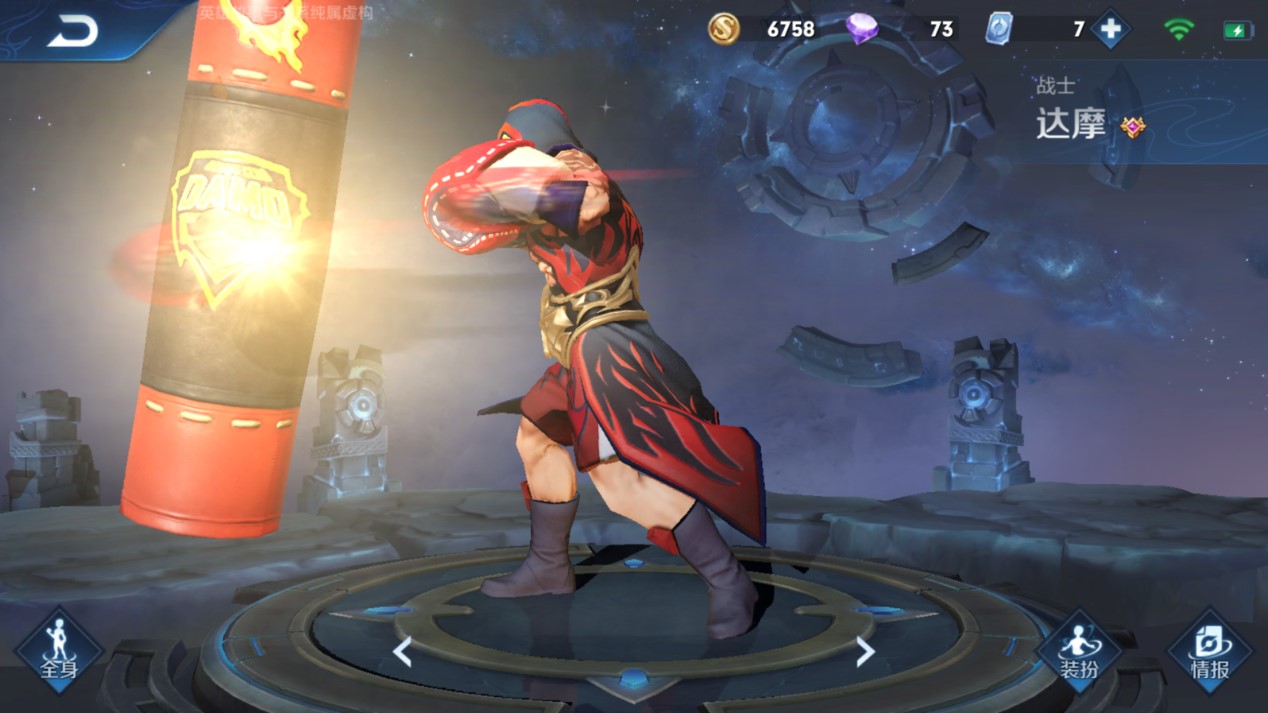Select the purple diamond currency icon
Image resolution: width=1268 pixels, height=713 pixels.
(x=862, y=29)
